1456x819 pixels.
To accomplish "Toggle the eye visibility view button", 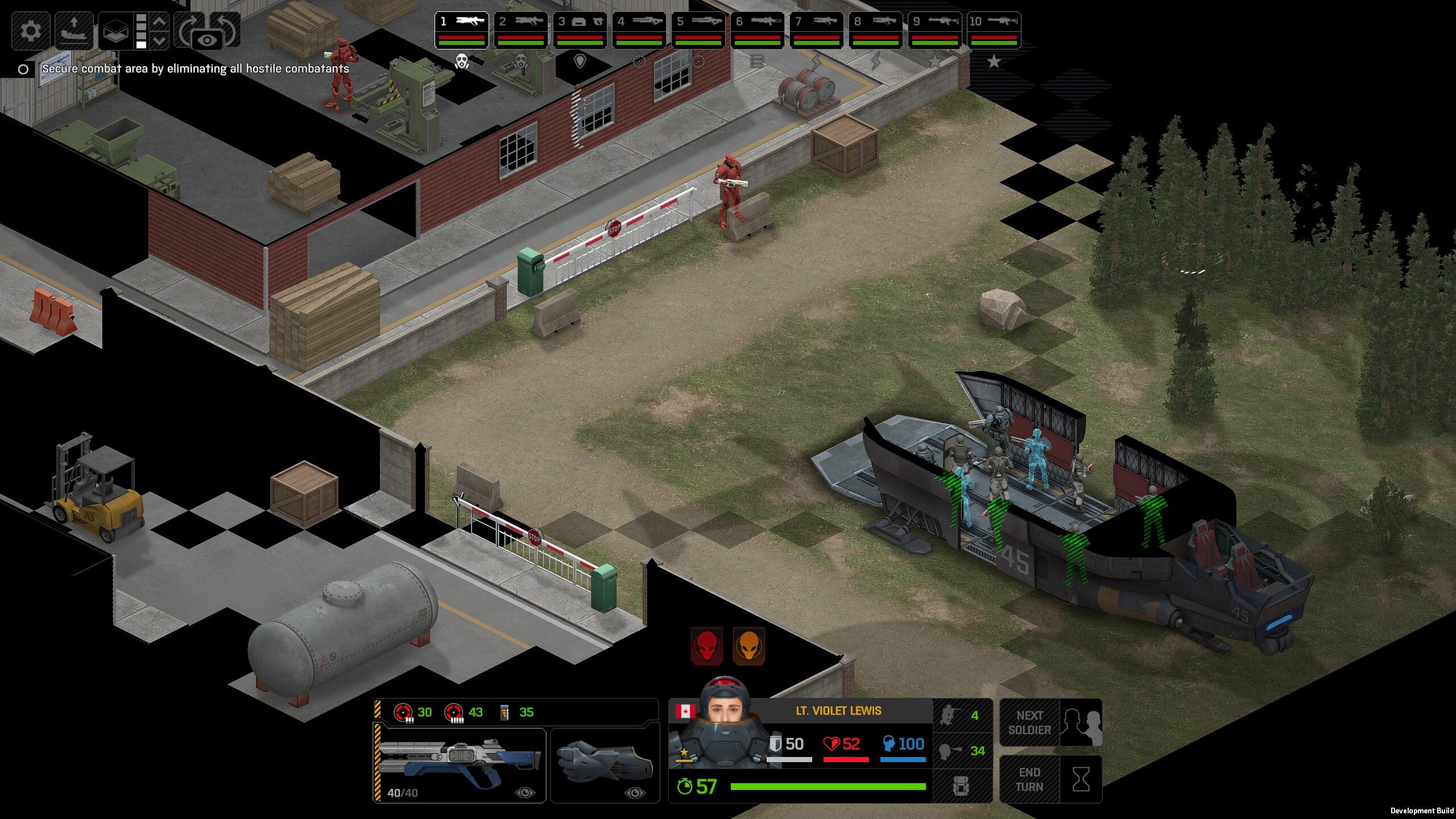I will (207, 40).
